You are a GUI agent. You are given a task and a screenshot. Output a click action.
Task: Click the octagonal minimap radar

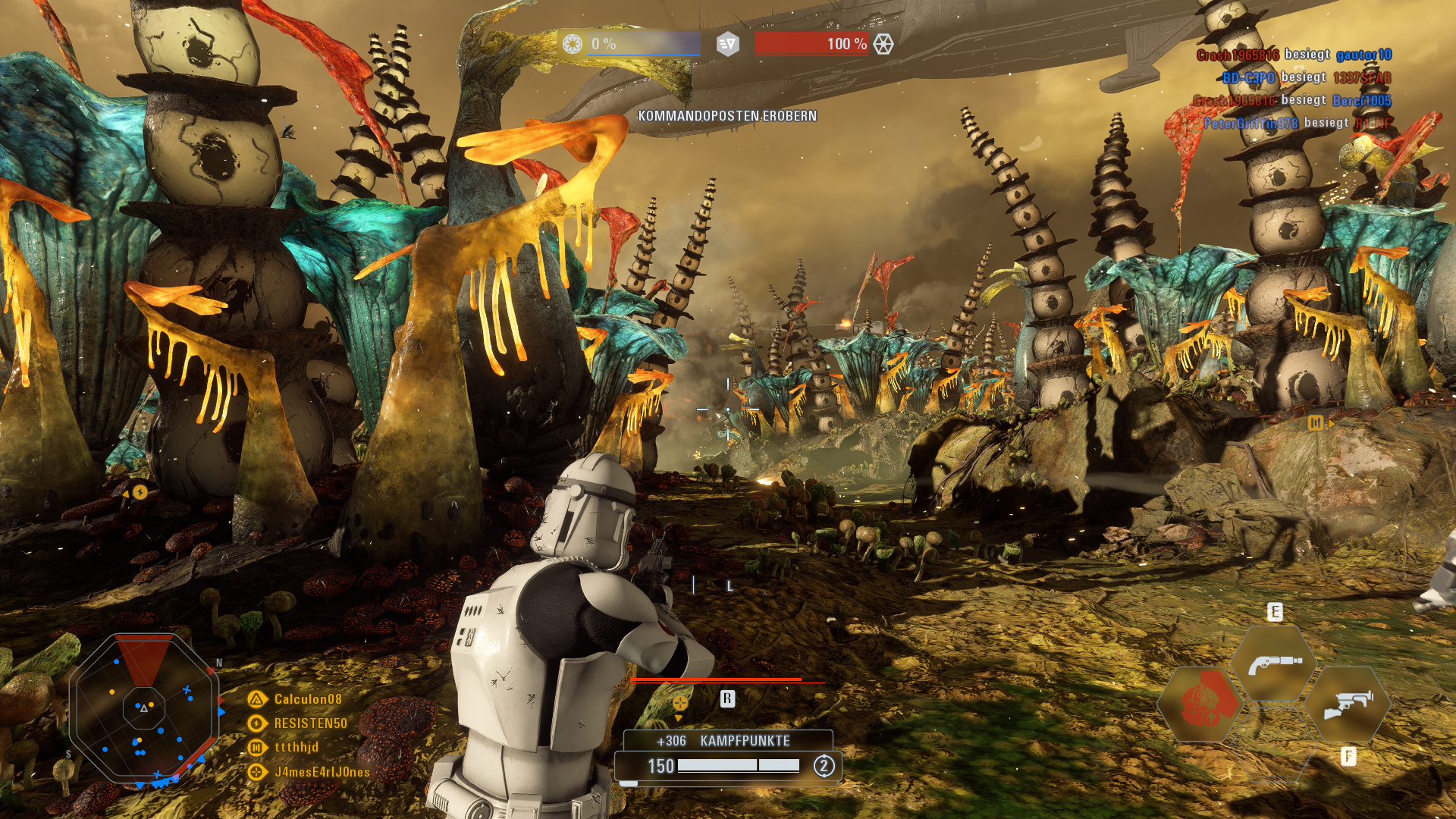tap(144, 710)
